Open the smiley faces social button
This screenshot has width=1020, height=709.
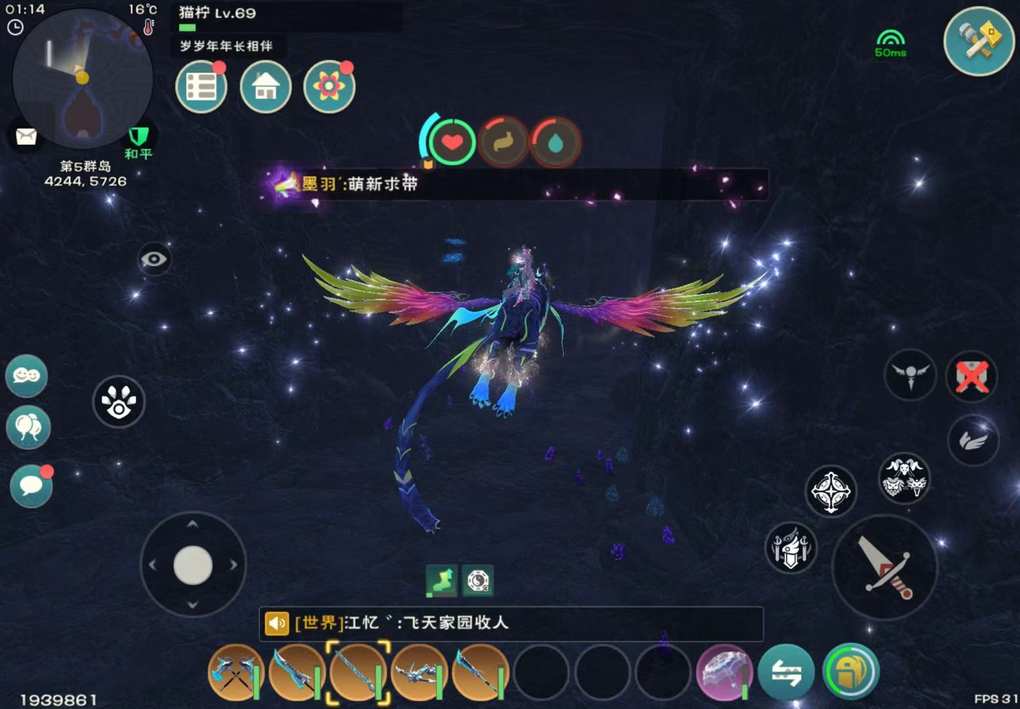tap(27, 376)
